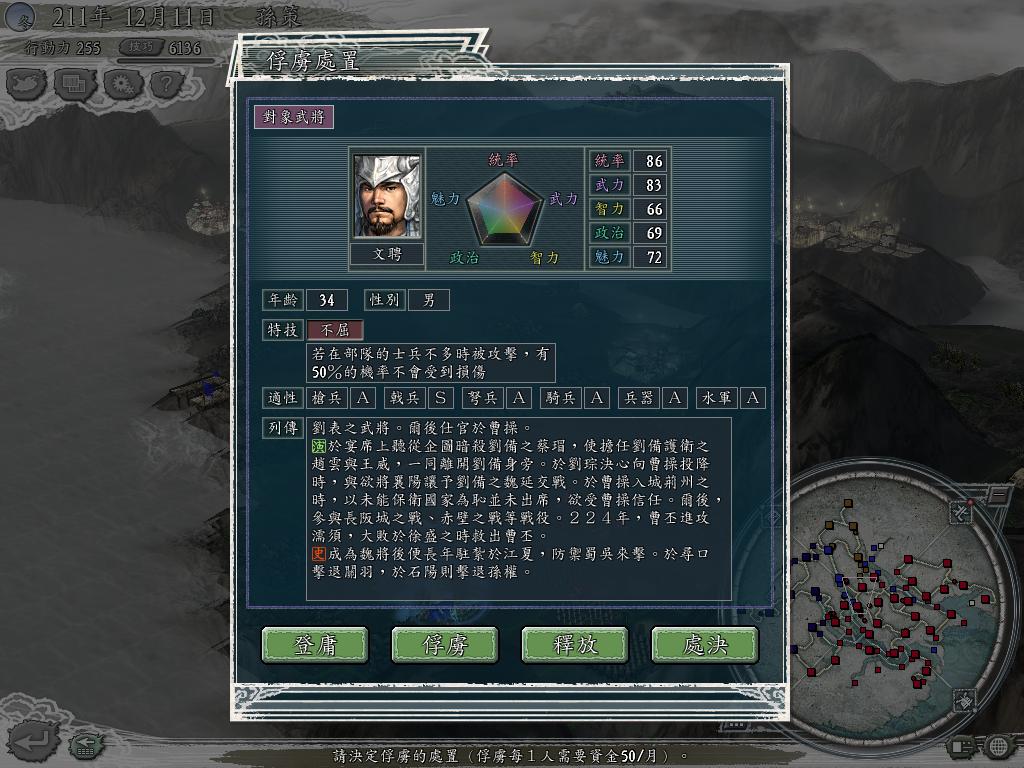This screenshot has height=768, width=1024.
Task: Choose 登庸 to recruit the captive
Action: coord(315,645)
